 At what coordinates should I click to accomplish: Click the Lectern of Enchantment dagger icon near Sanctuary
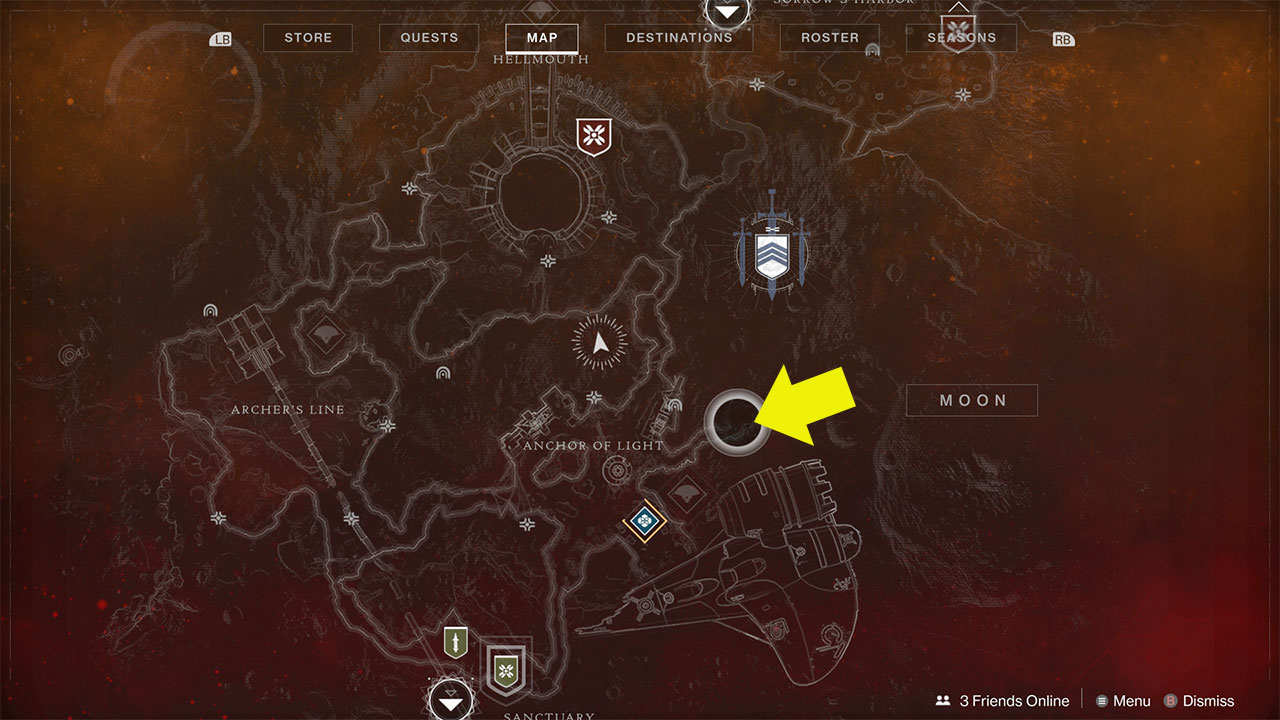[x=455, y=640]
